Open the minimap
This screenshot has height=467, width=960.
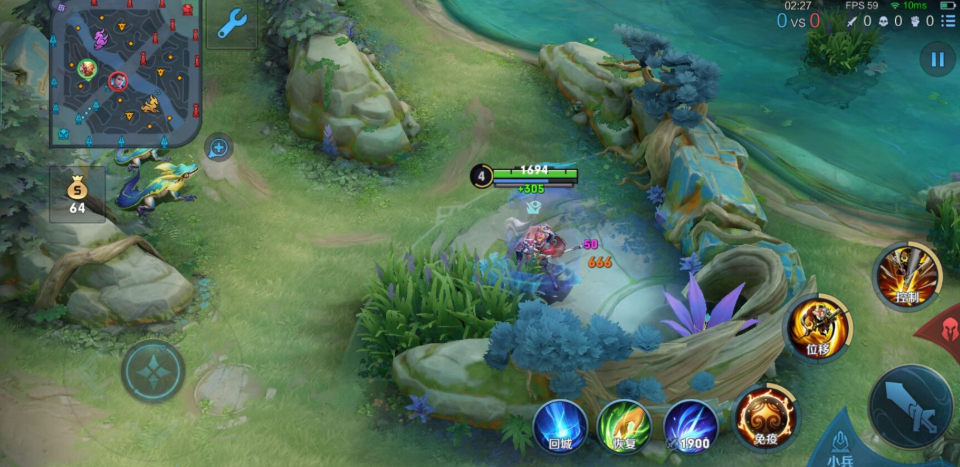coord(125,72)
